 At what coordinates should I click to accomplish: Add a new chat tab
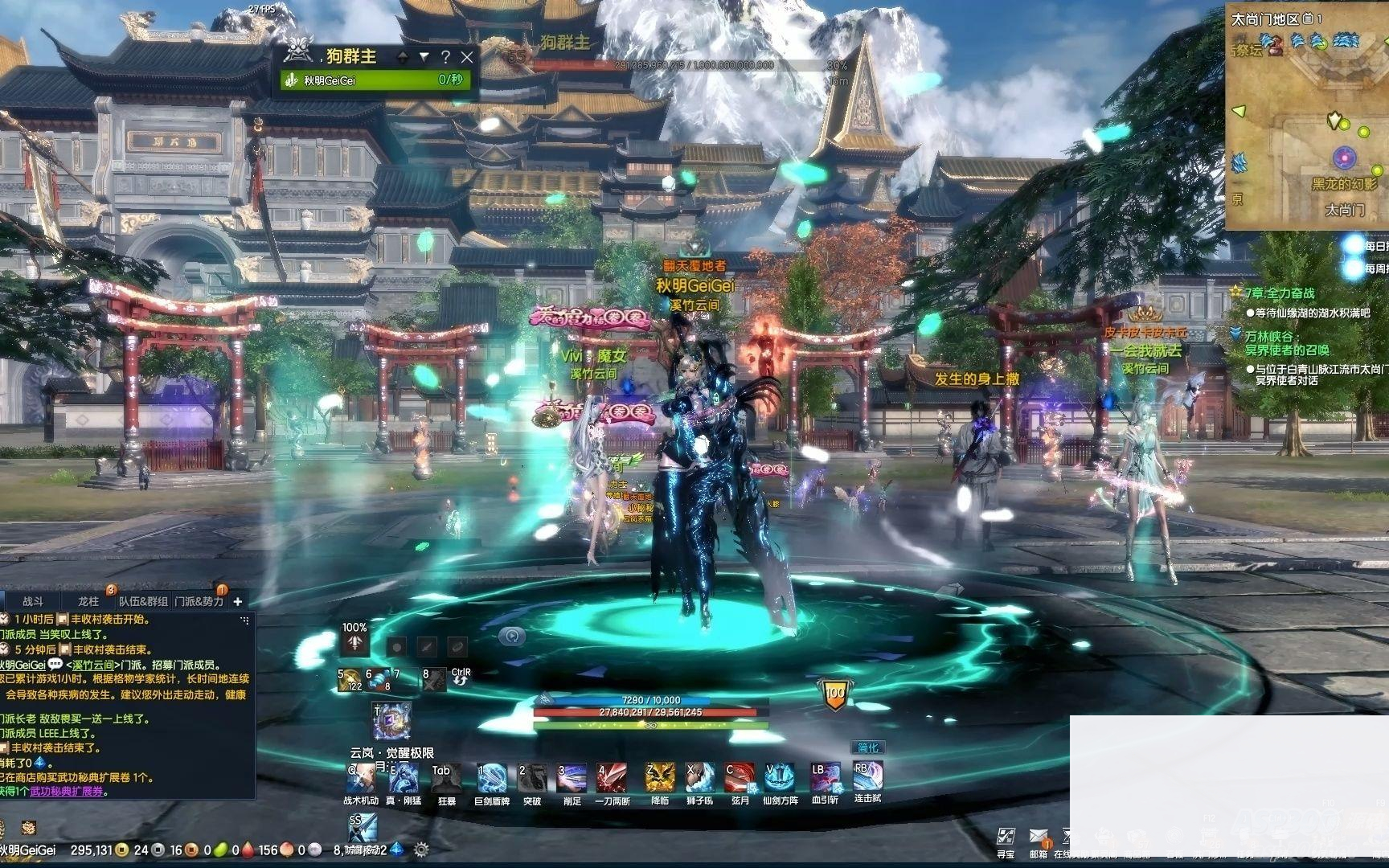[237, 601]
